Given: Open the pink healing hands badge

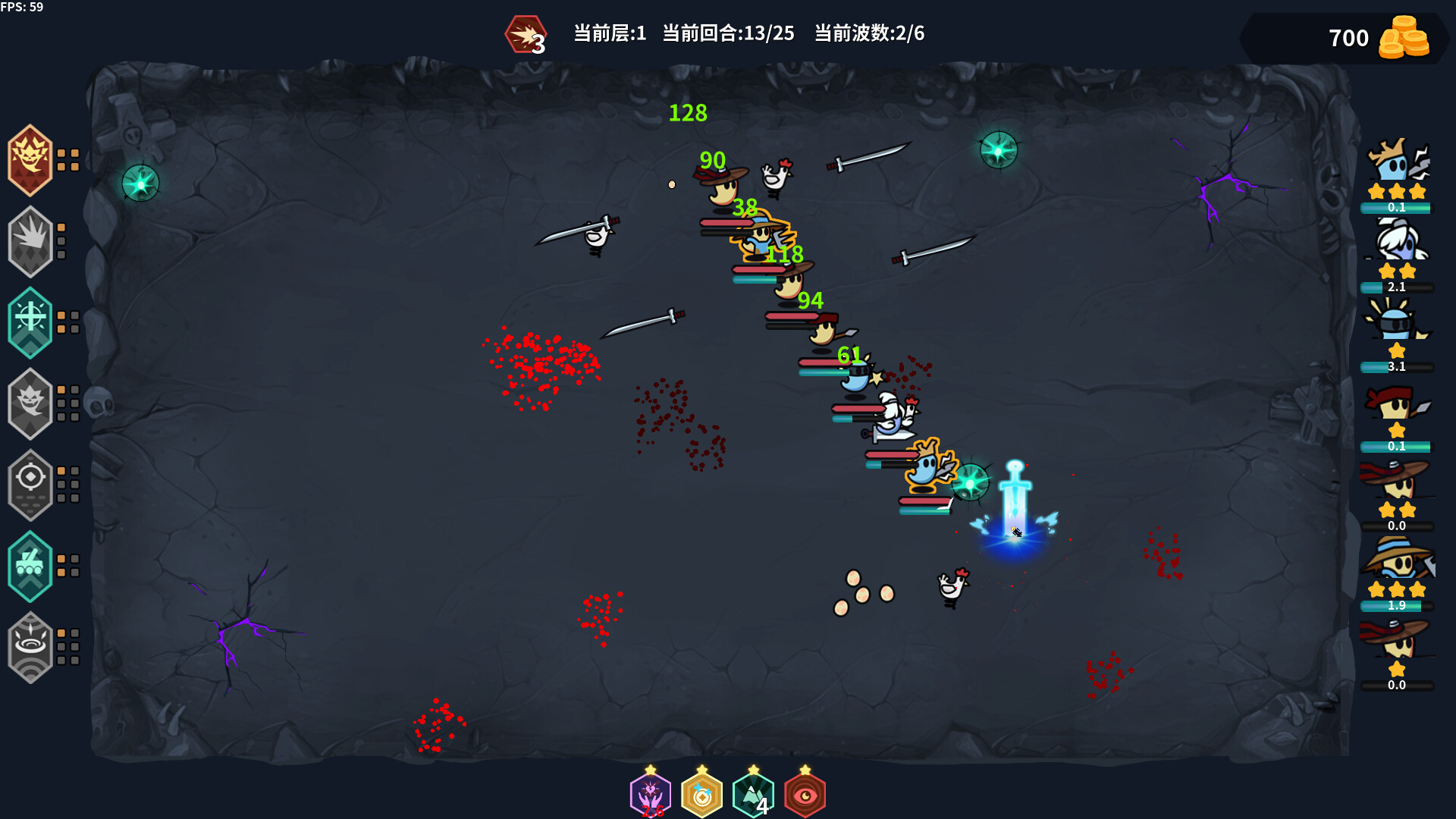Looking at the screenshot, I should (651, 793).
